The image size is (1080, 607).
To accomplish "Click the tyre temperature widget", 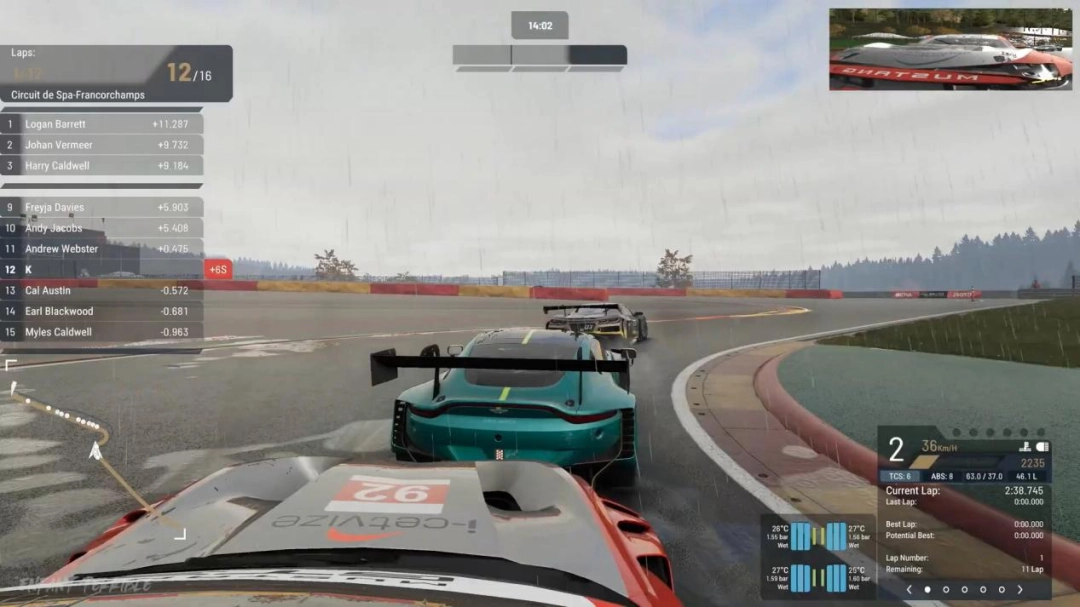I will click(817, 557).
